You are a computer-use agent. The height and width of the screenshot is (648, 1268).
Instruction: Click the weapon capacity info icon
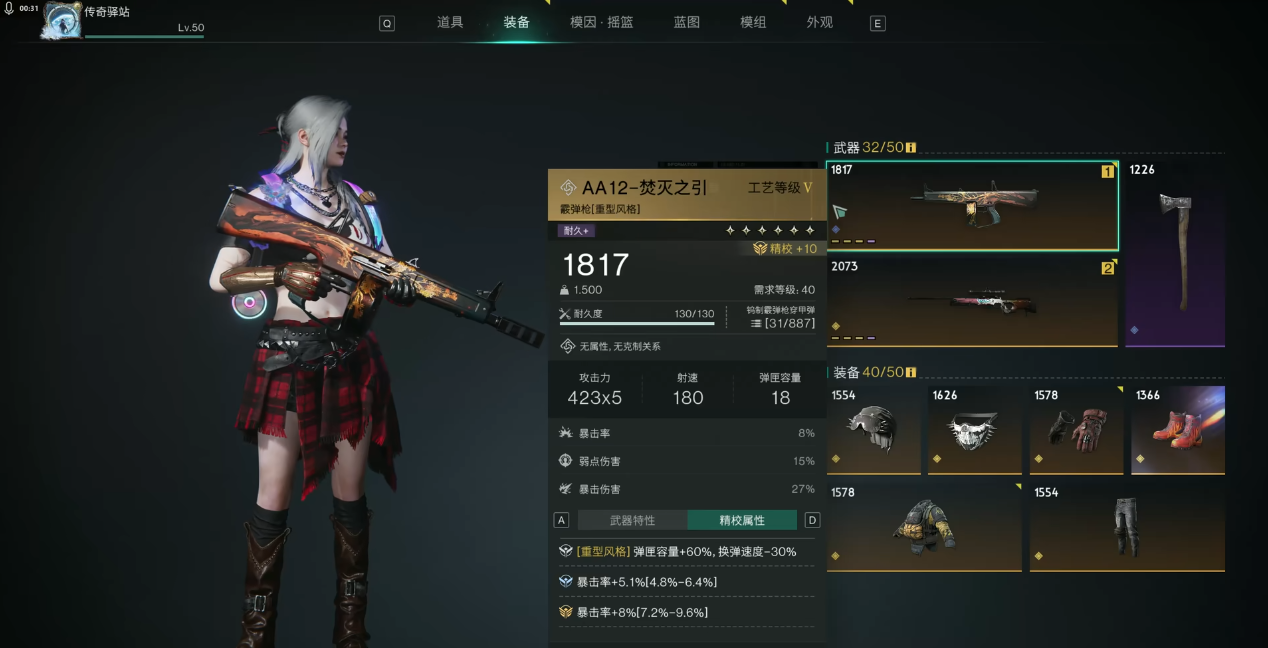[911, 148]
